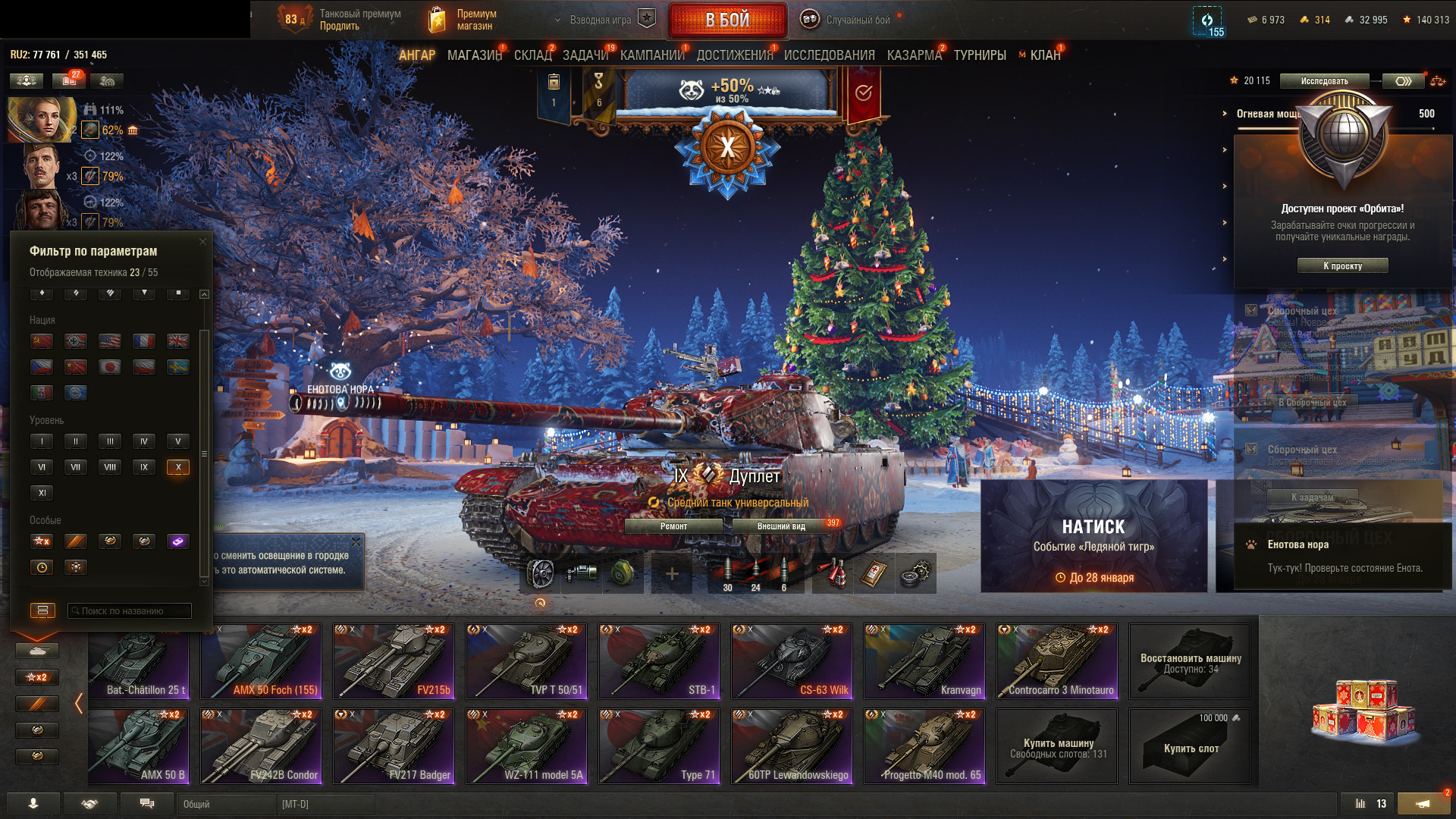Open the Внешний вид customization button
Image resolution: width=1456 pixels, height=819 pixels.
tap(781, 526)
